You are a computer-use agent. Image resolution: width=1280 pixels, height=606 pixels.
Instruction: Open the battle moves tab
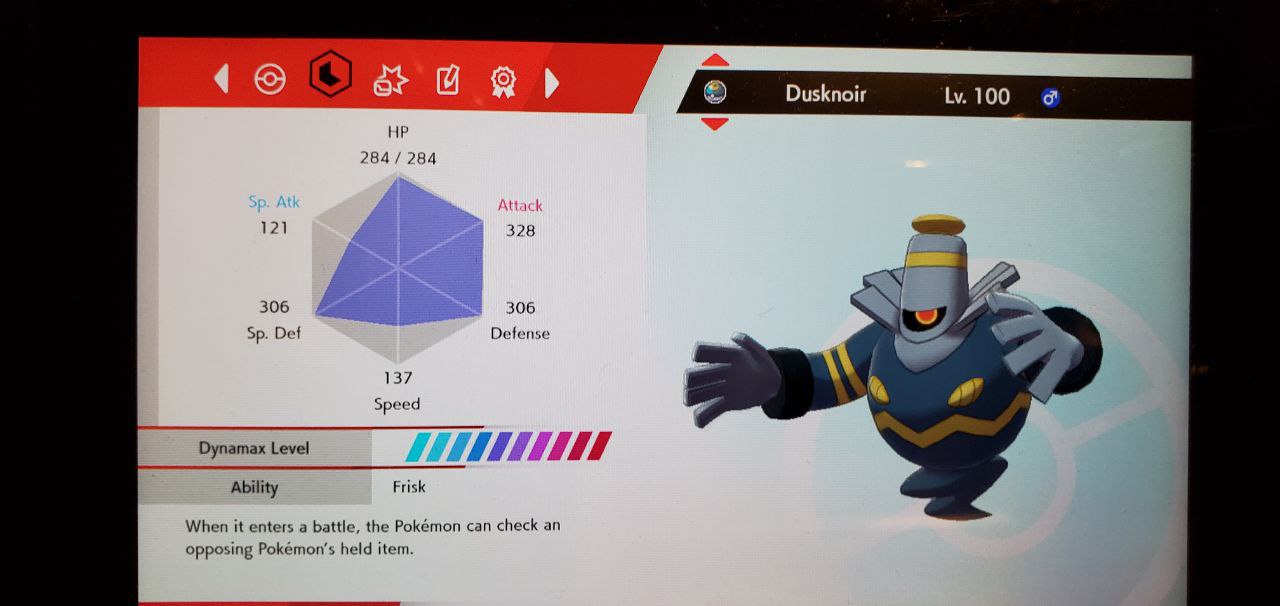387,80
